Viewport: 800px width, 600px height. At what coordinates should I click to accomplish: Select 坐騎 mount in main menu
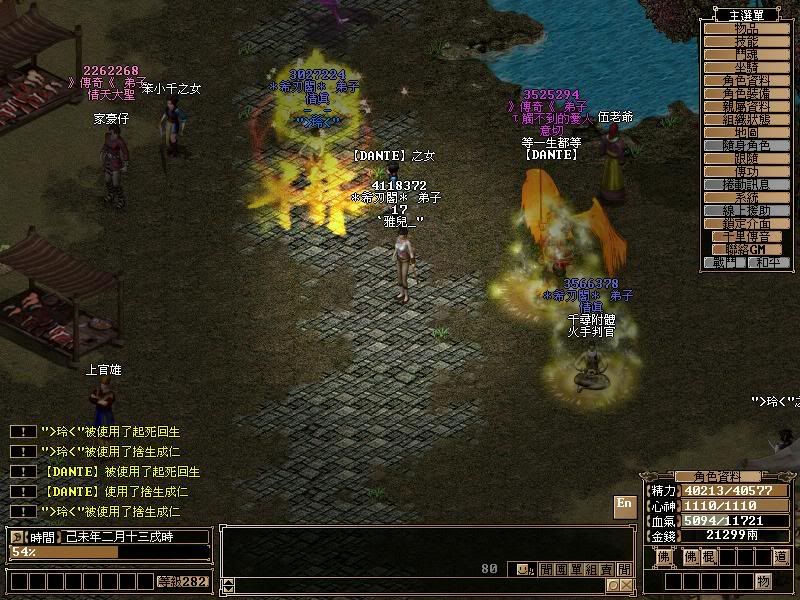746,68
